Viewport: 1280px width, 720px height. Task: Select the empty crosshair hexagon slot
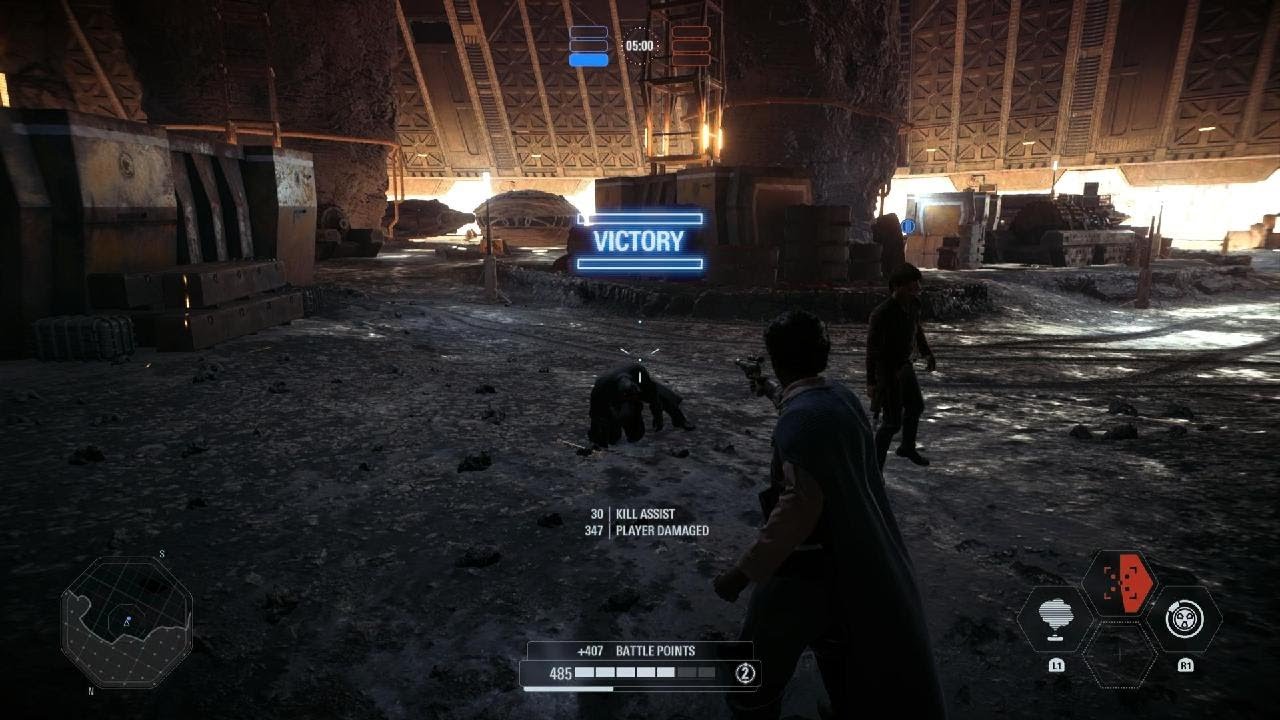point(1120,655)
